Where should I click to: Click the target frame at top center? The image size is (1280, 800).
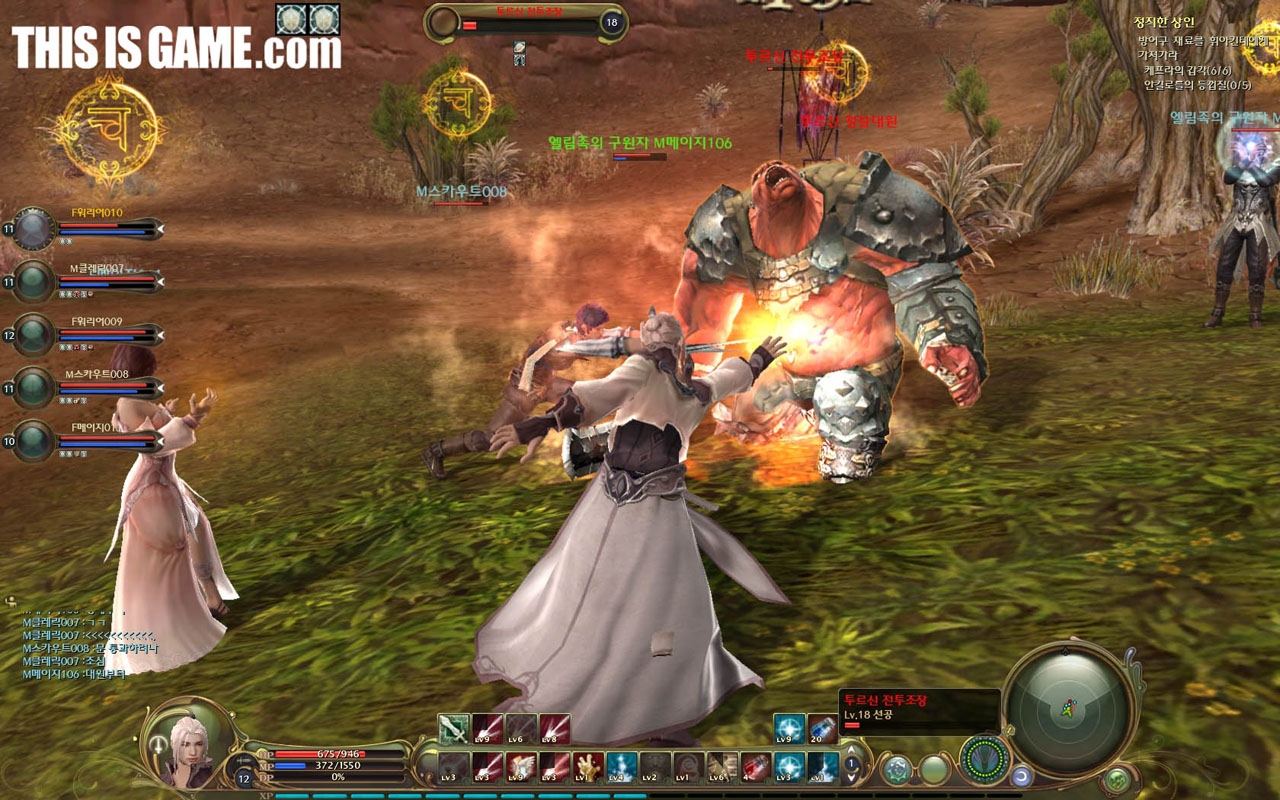(525, 22)
